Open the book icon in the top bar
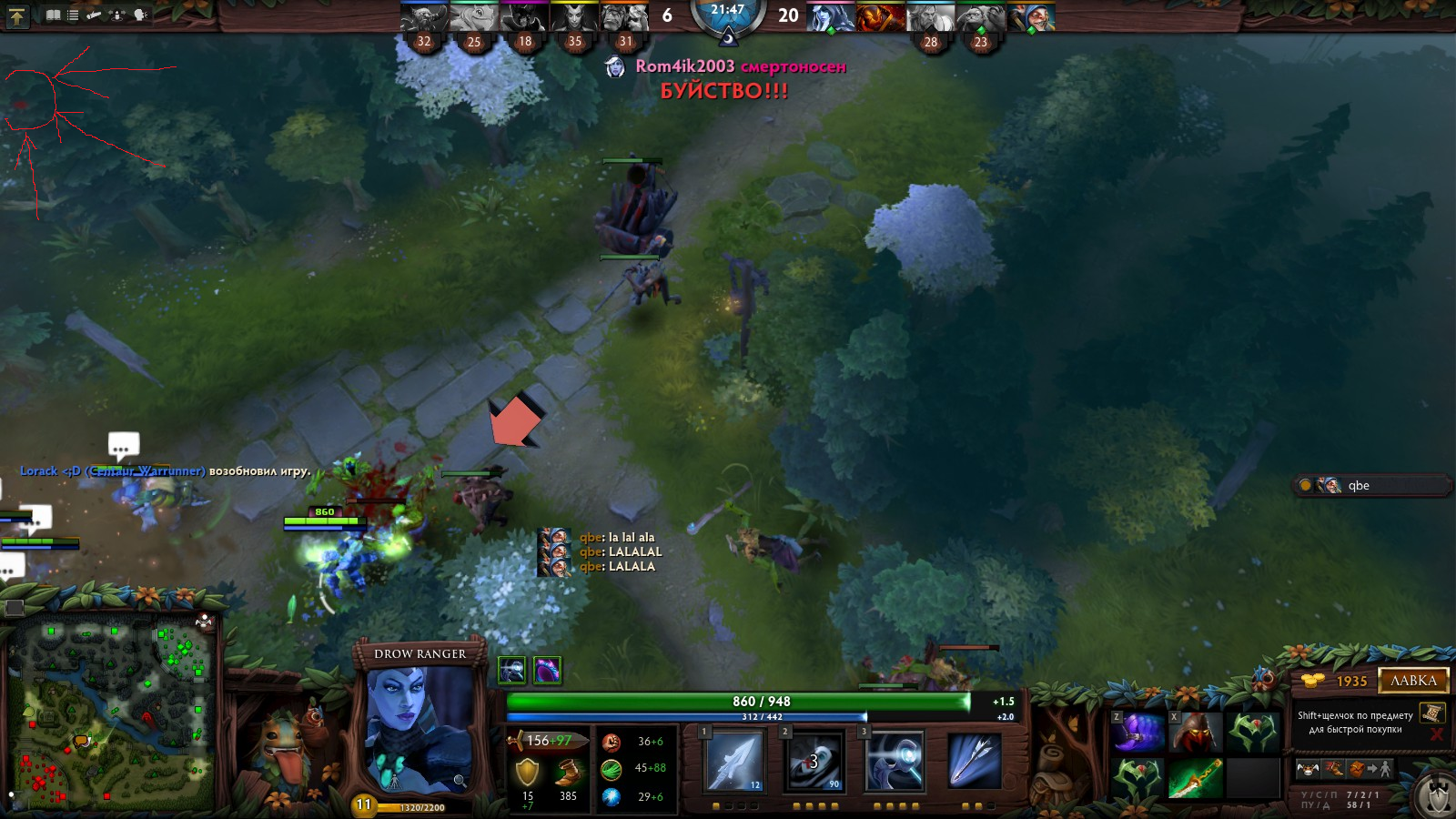 54,15
